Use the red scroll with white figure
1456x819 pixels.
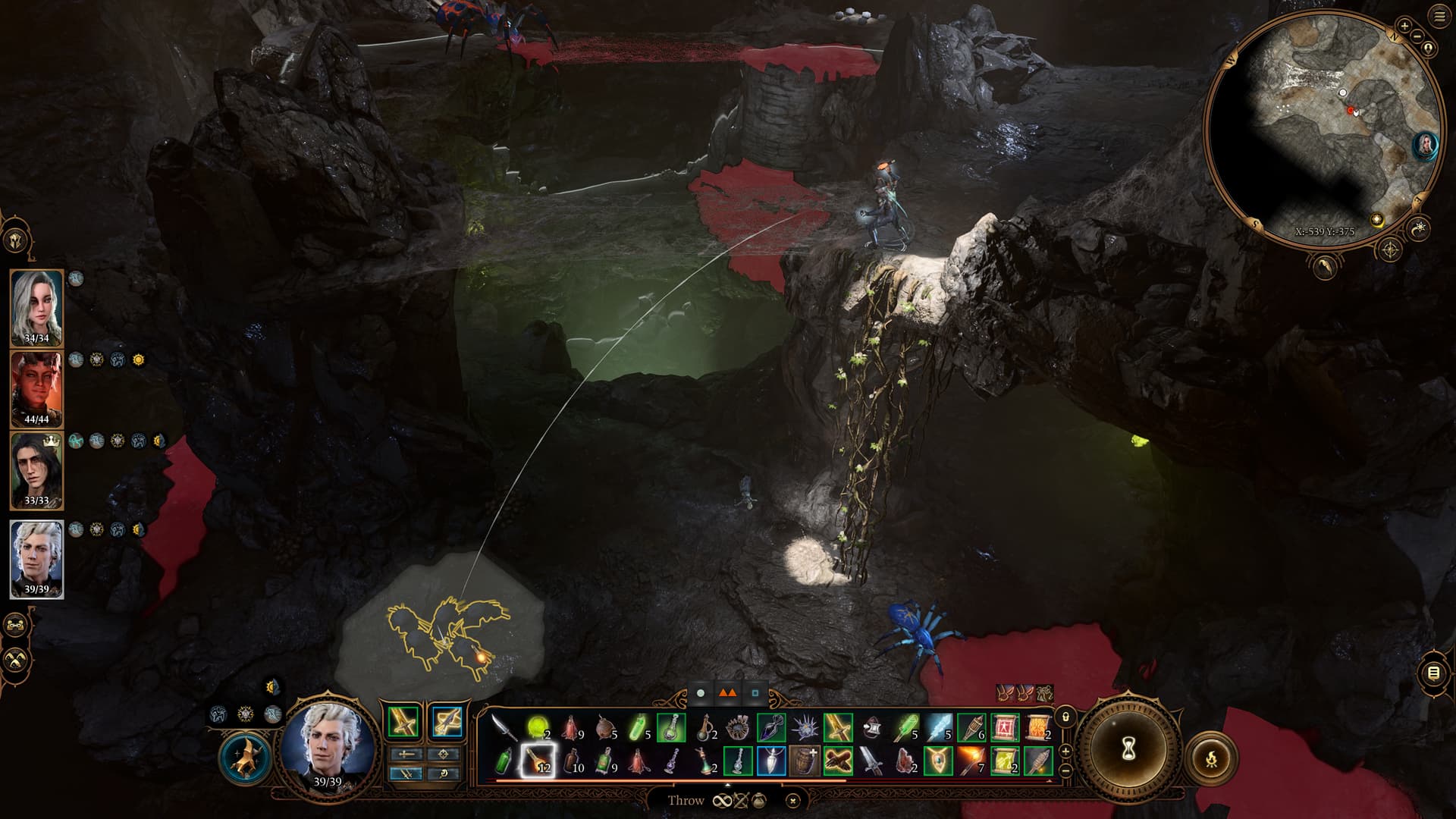point(1005,728)
